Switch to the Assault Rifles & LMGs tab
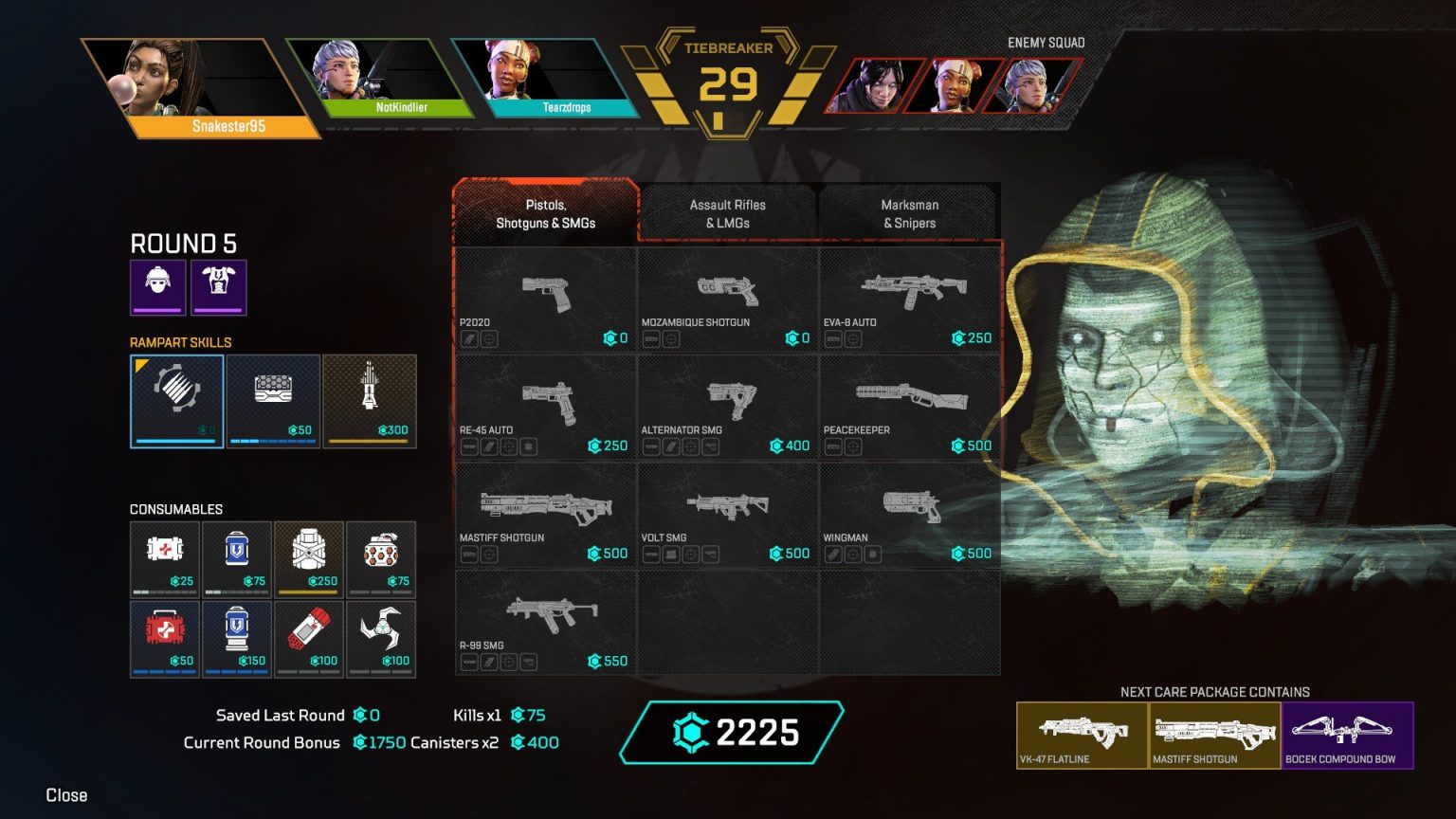This screenshot has height=819, width=1456. (x=727, y=212)
